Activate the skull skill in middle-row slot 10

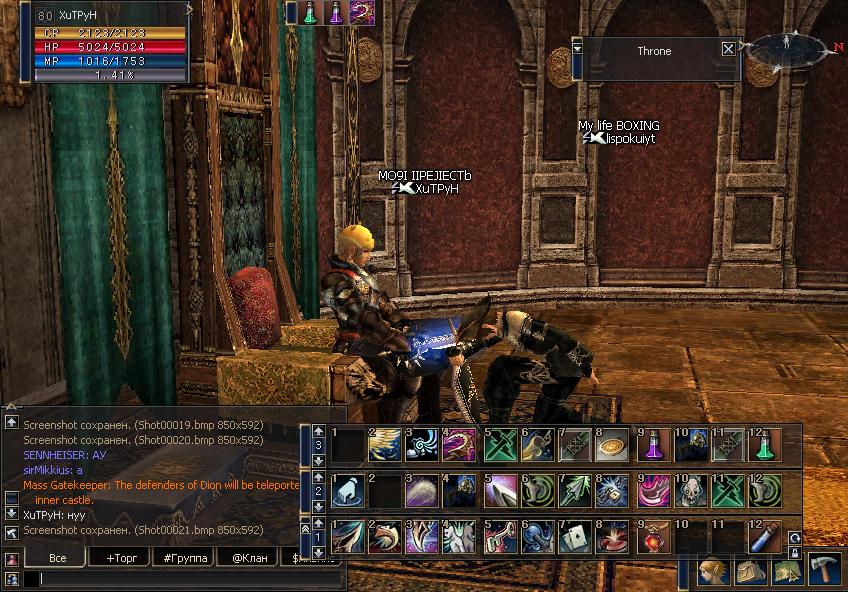click(690, 492)
